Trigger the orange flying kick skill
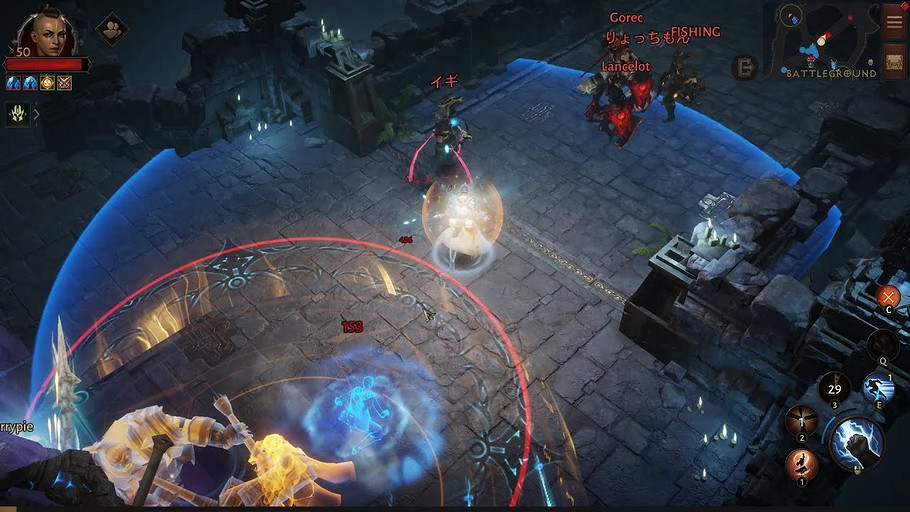 pyautogui.click(x=800, y=464)
